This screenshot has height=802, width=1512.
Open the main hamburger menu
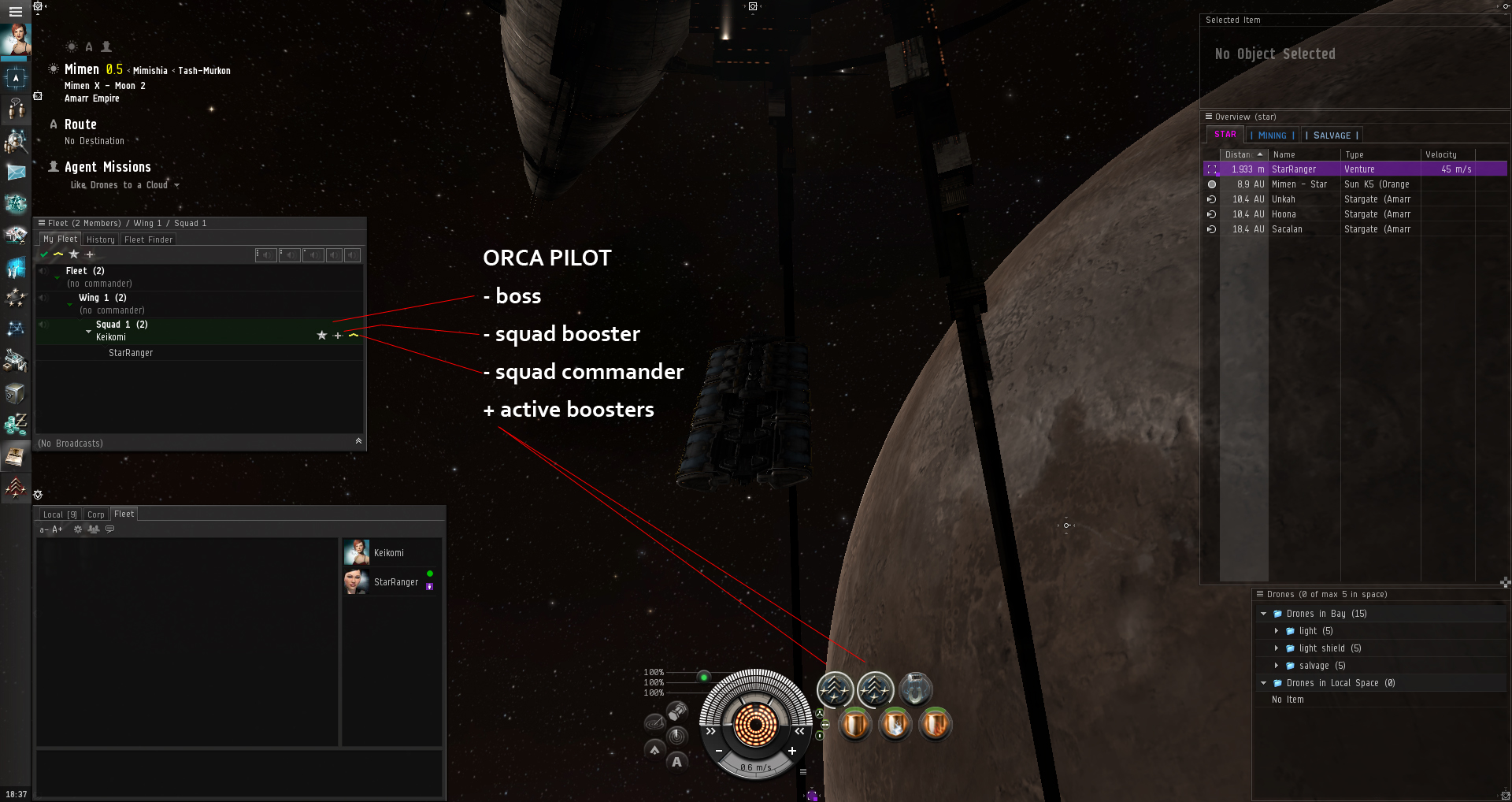click(15, 11)
